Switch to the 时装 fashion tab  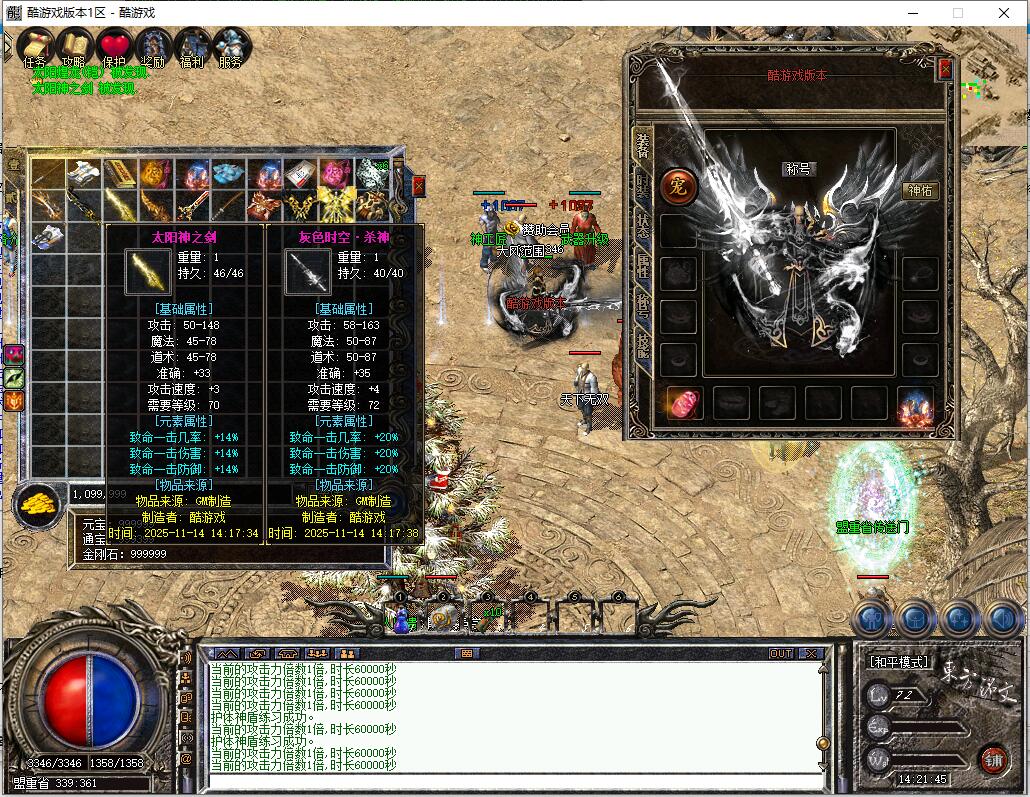[x=642, y=186]
